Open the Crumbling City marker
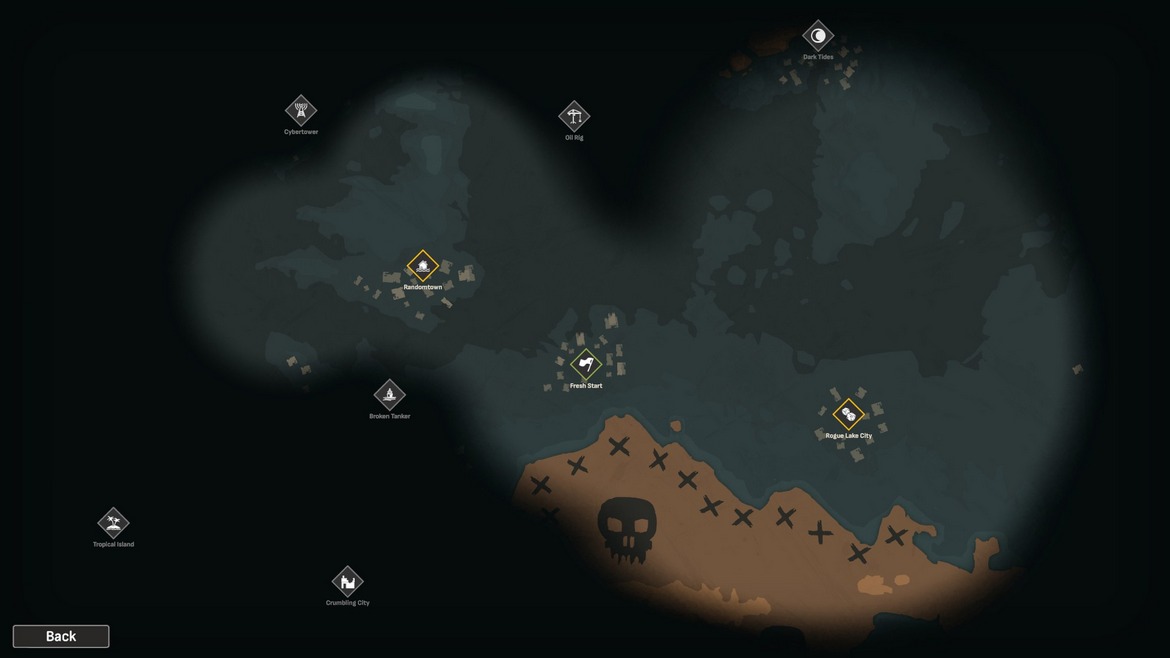Image resolution: width=1170 pixels, height=658 pixels. click(348, 581)
